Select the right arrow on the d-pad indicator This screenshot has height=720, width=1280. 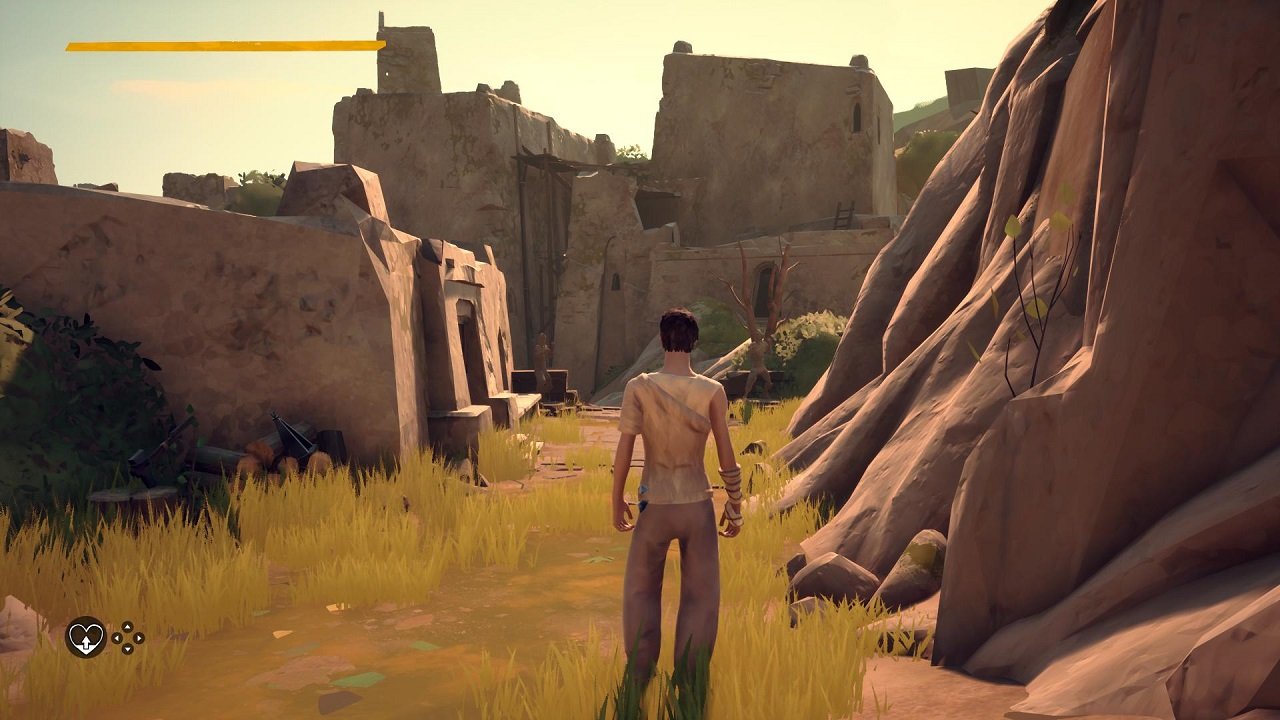click(x=138, y=638)
